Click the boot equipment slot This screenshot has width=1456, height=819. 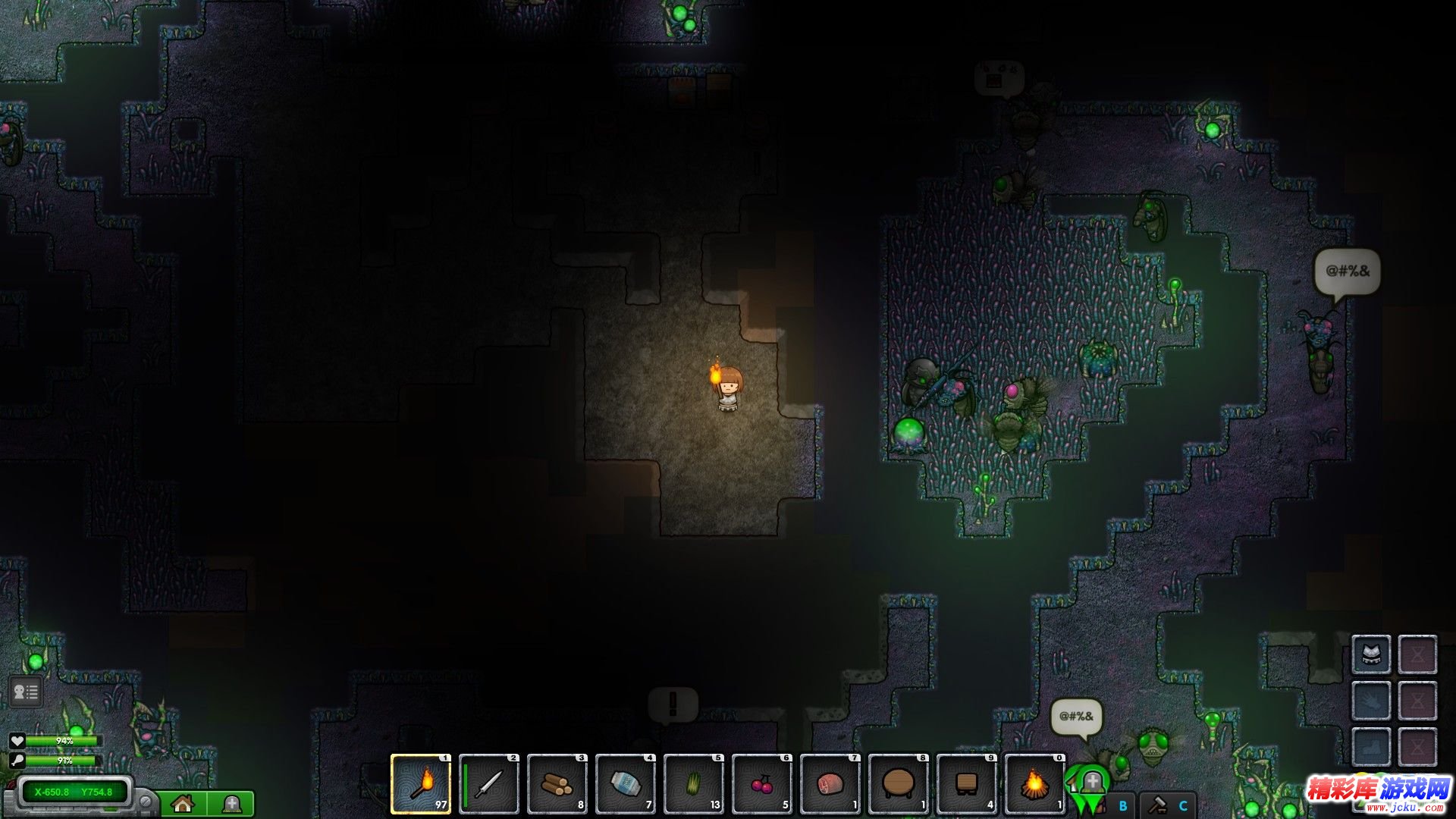pyautogui.click(x=1371, y=745)
